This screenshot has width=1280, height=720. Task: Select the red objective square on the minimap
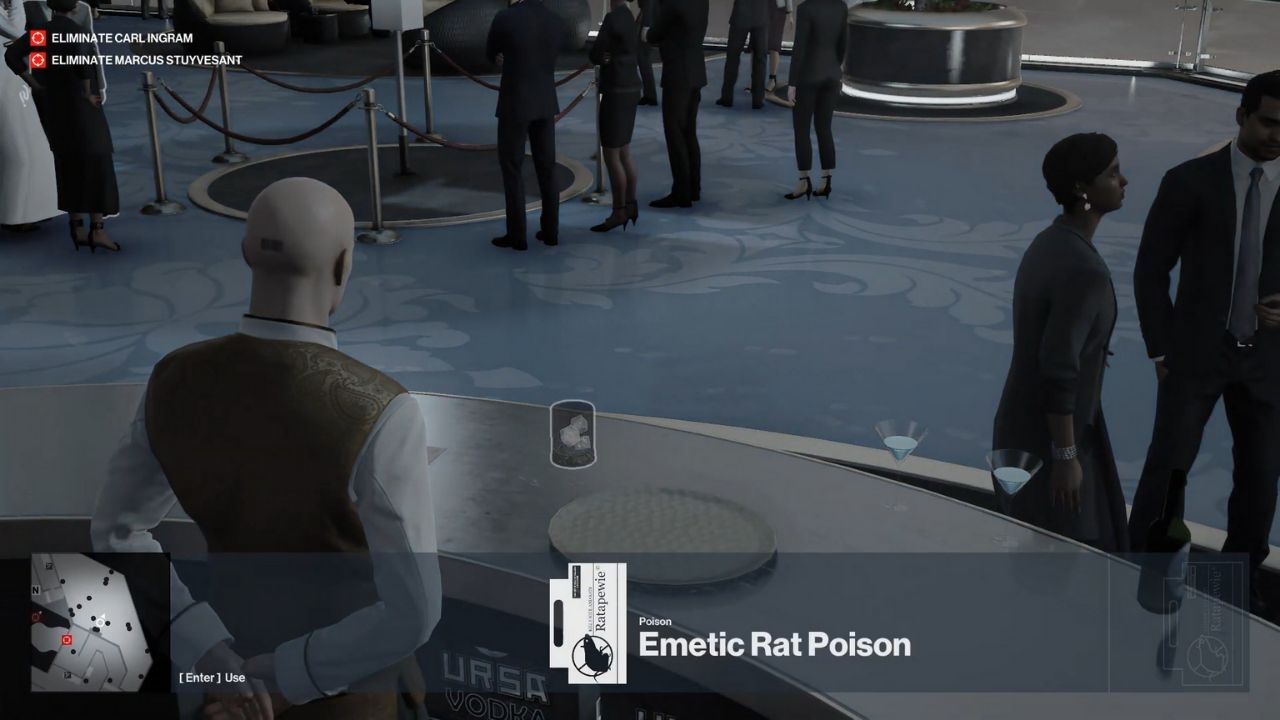coord(67,639)
